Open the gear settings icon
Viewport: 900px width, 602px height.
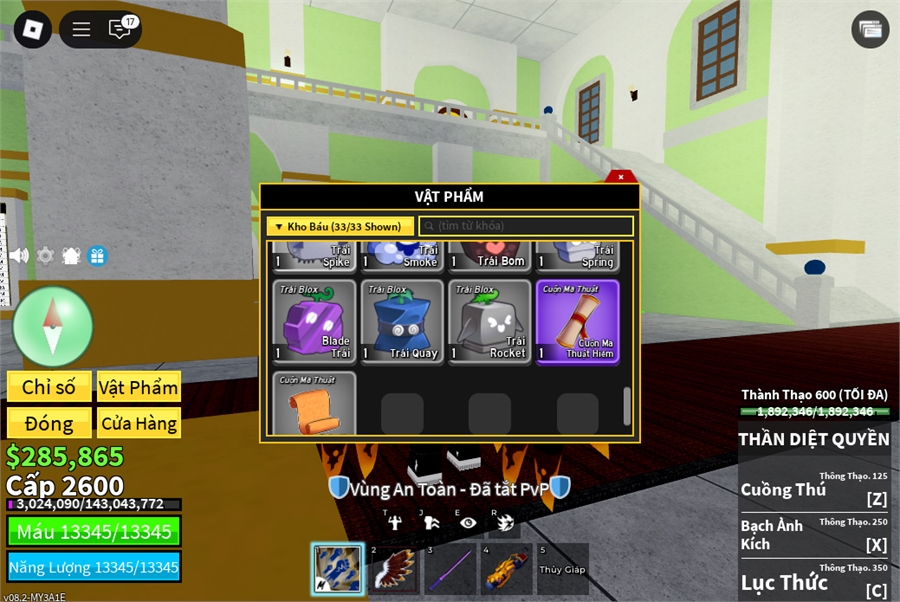(45, 255)
